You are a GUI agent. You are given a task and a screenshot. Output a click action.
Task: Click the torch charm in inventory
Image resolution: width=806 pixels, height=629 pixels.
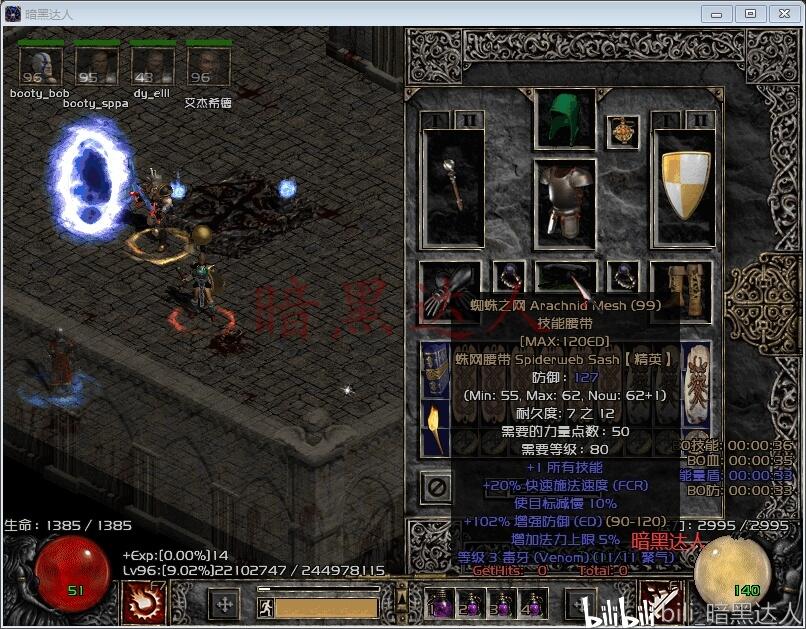click(436, 422)
